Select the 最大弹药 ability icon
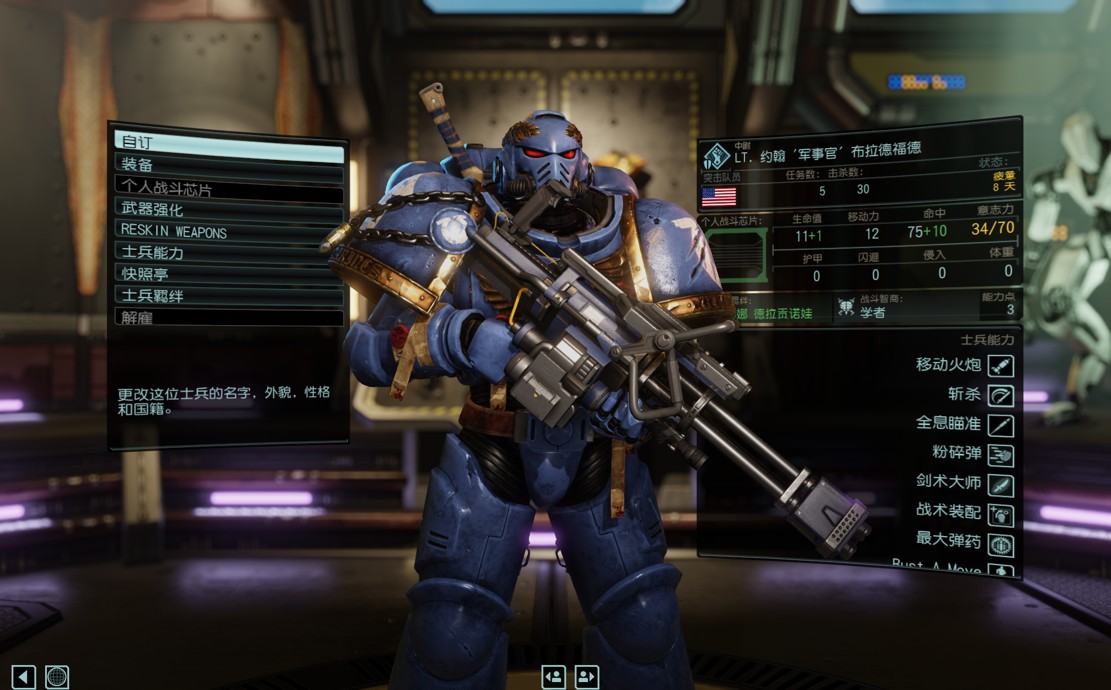Image resolution: width=1111 pixels, height=690 pixels. [x=1000, y=546]
